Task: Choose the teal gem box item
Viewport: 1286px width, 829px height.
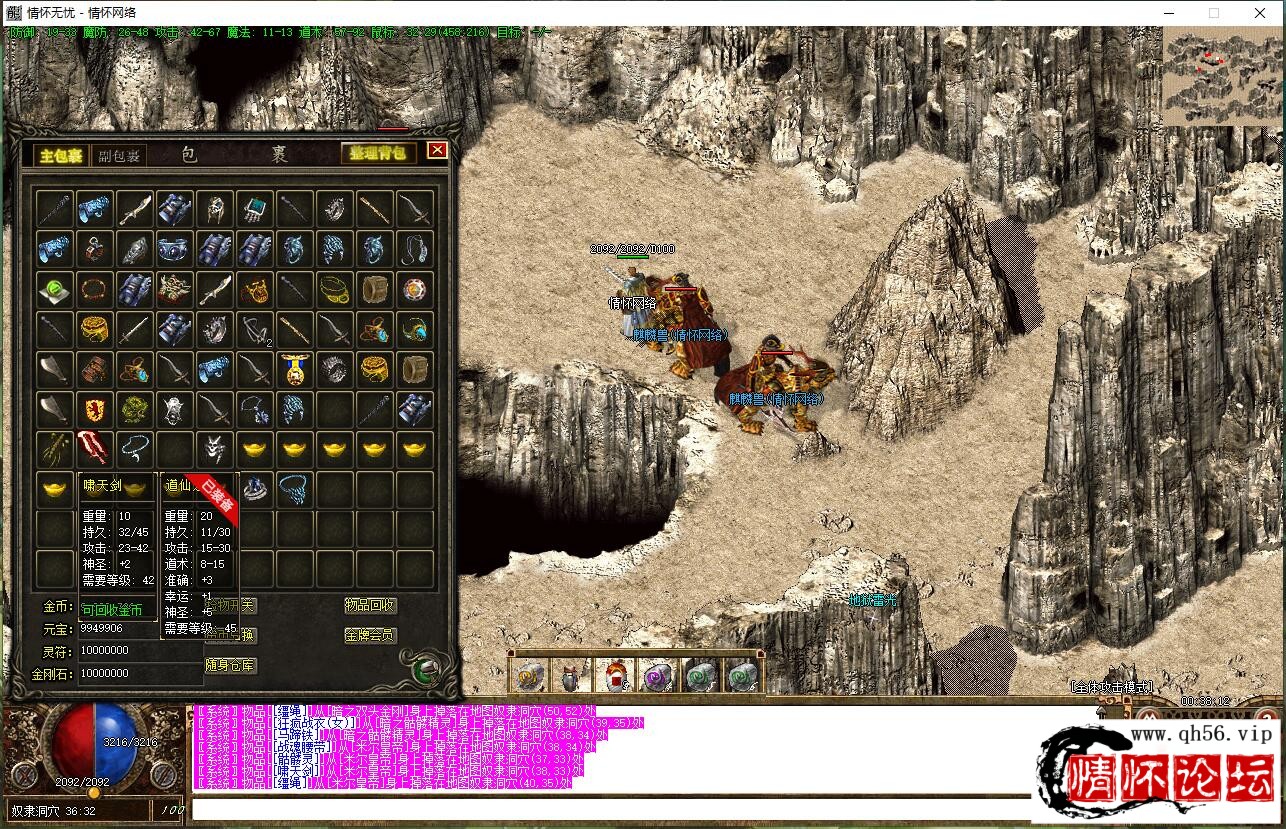Action: pos(255,210)
